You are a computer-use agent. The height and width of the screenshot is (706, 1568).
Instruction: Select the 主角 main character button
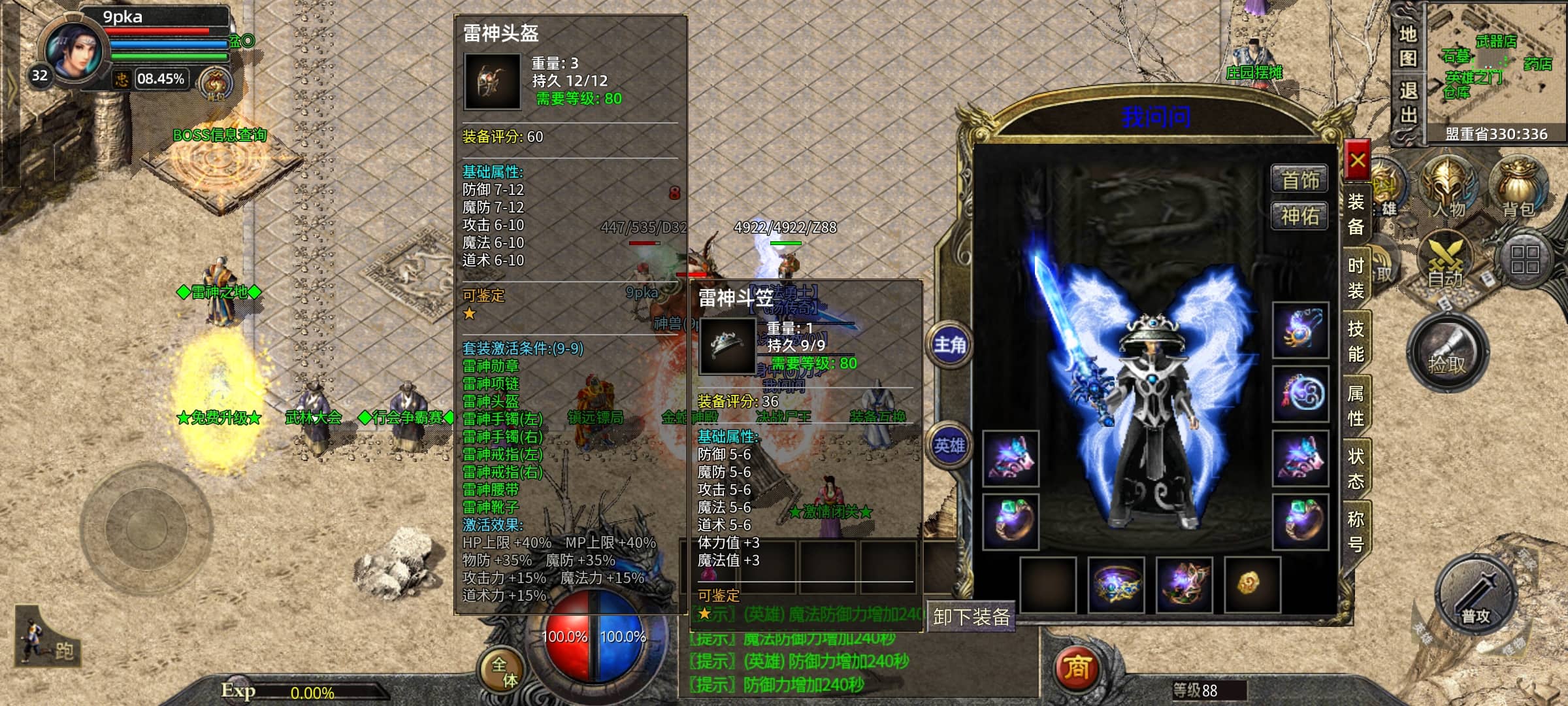[949, 345]
